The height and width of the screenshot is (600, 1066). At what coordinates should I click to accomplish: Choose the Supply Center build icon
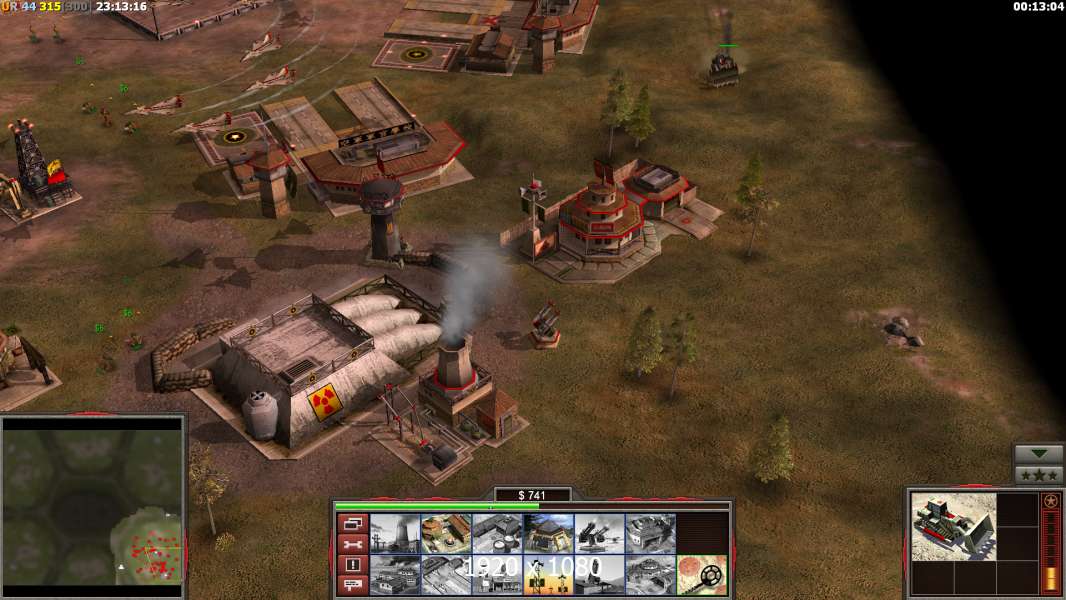pyautogui.click(x=497, y=533)
